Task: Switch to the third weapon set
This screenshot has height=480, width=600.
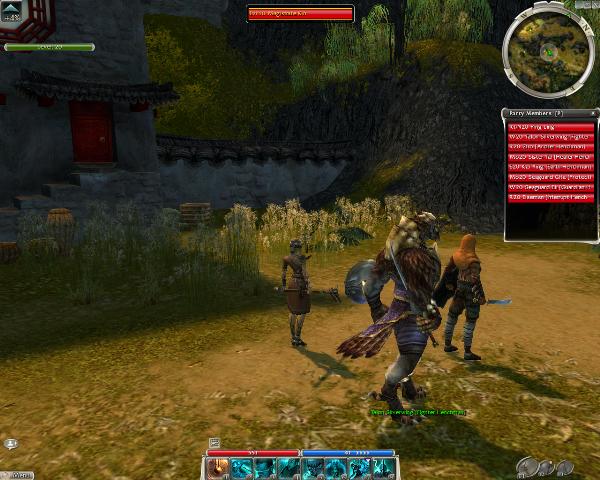Action: (x=565, y=467)
